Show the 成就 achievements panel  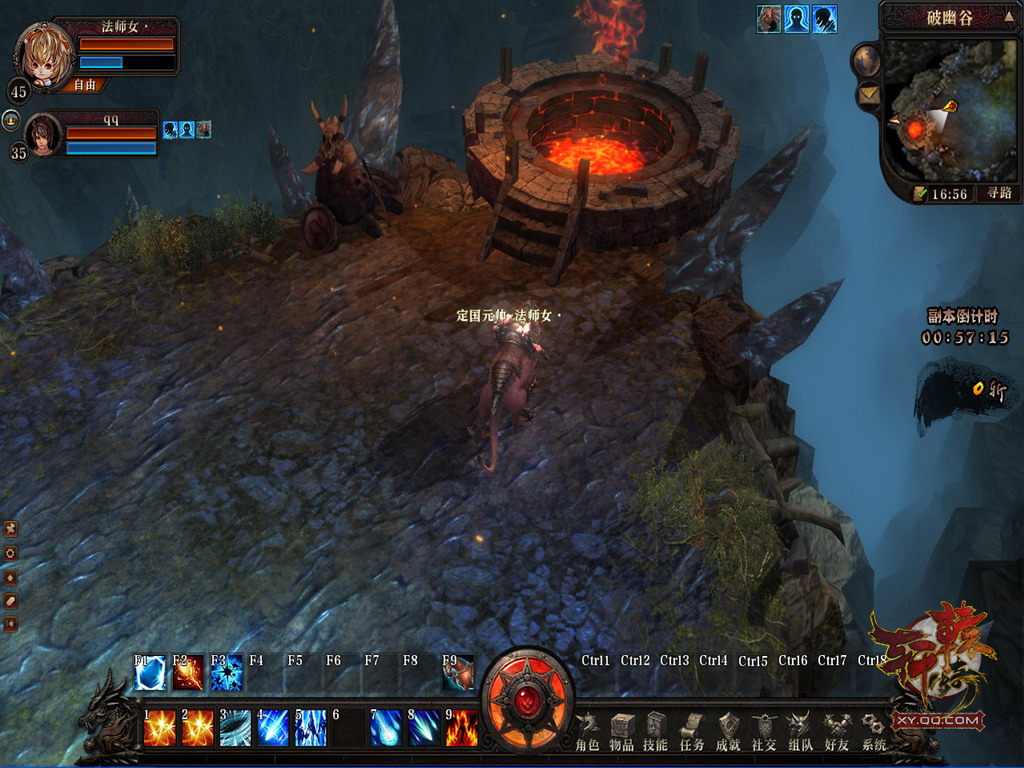tap(729, 731)
